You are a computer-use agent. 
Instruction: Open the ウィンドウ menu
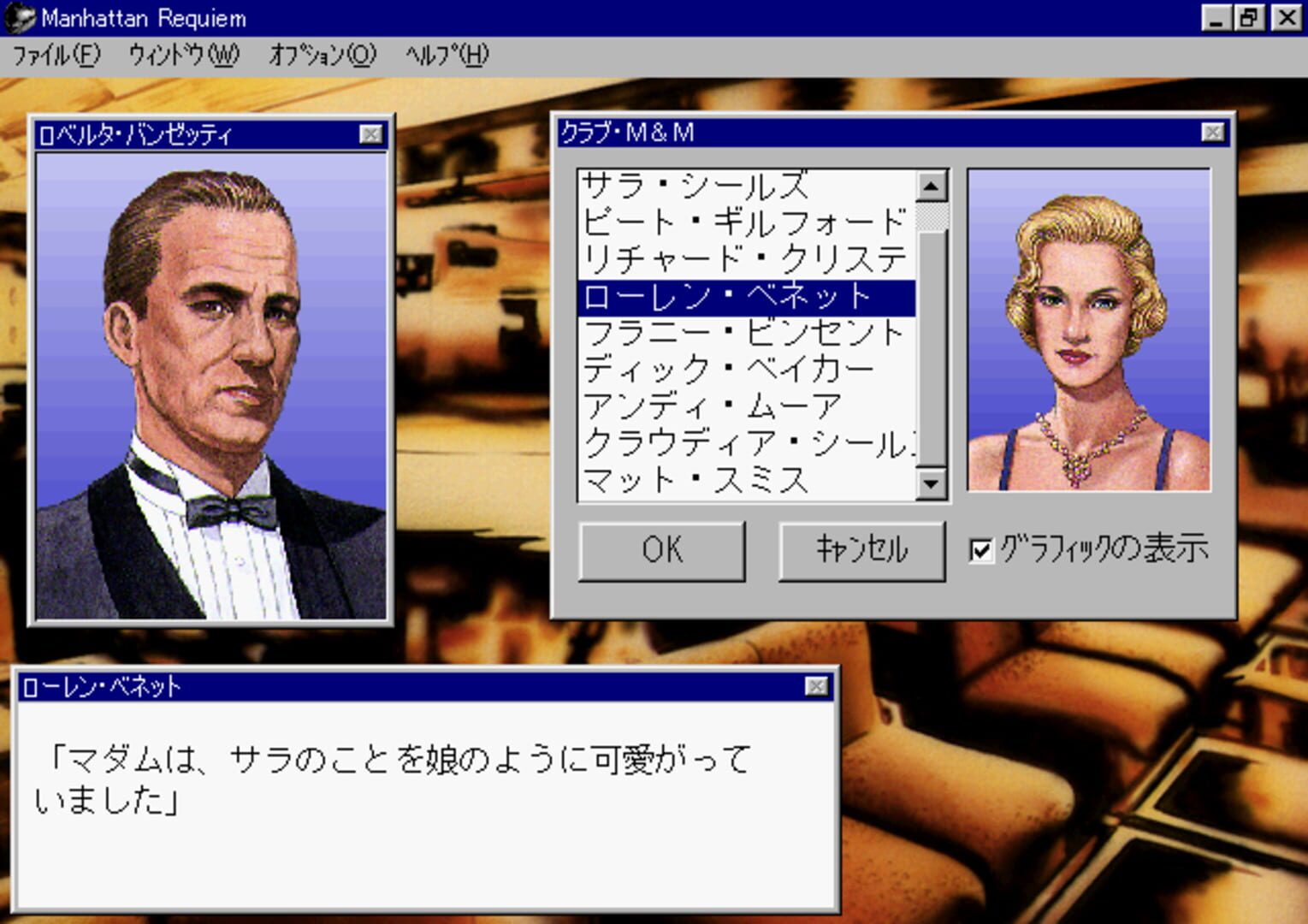[182, 55]
